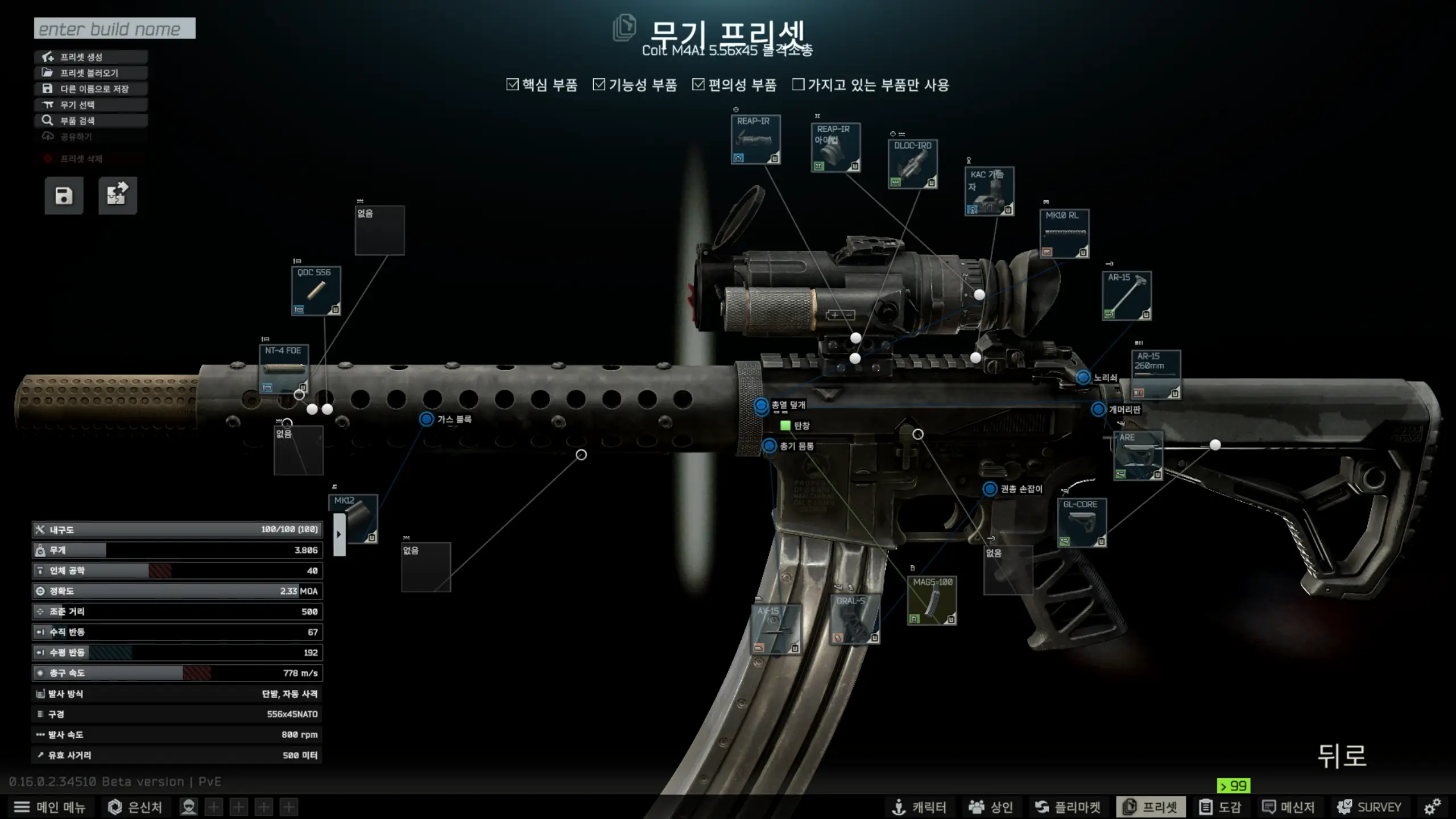Click the floppy disk save button
This screenshot has width=1456, height=819.
click(64, 196)
